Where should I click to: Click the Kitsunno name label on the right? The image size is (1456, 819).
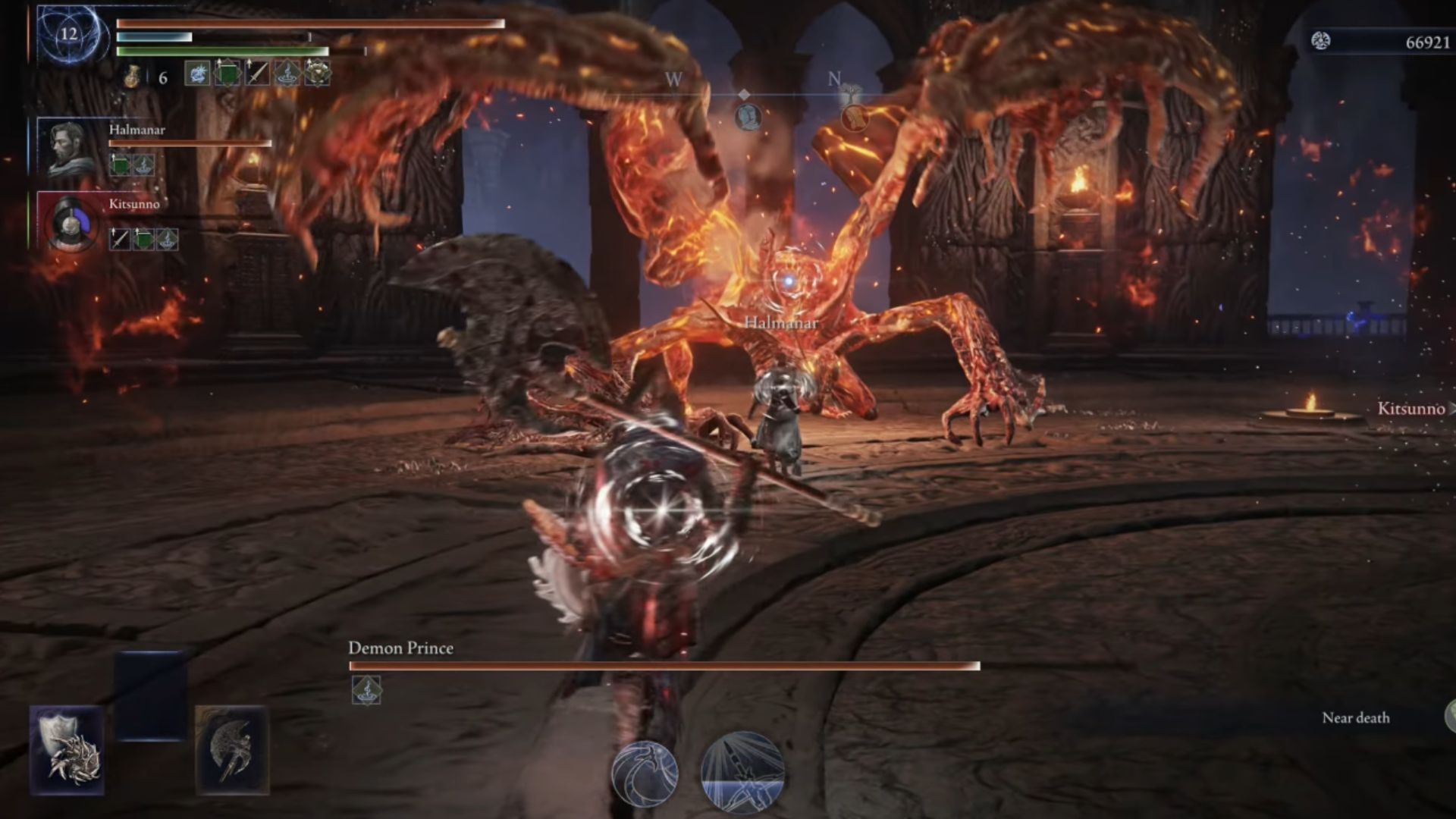[1412, 408]
